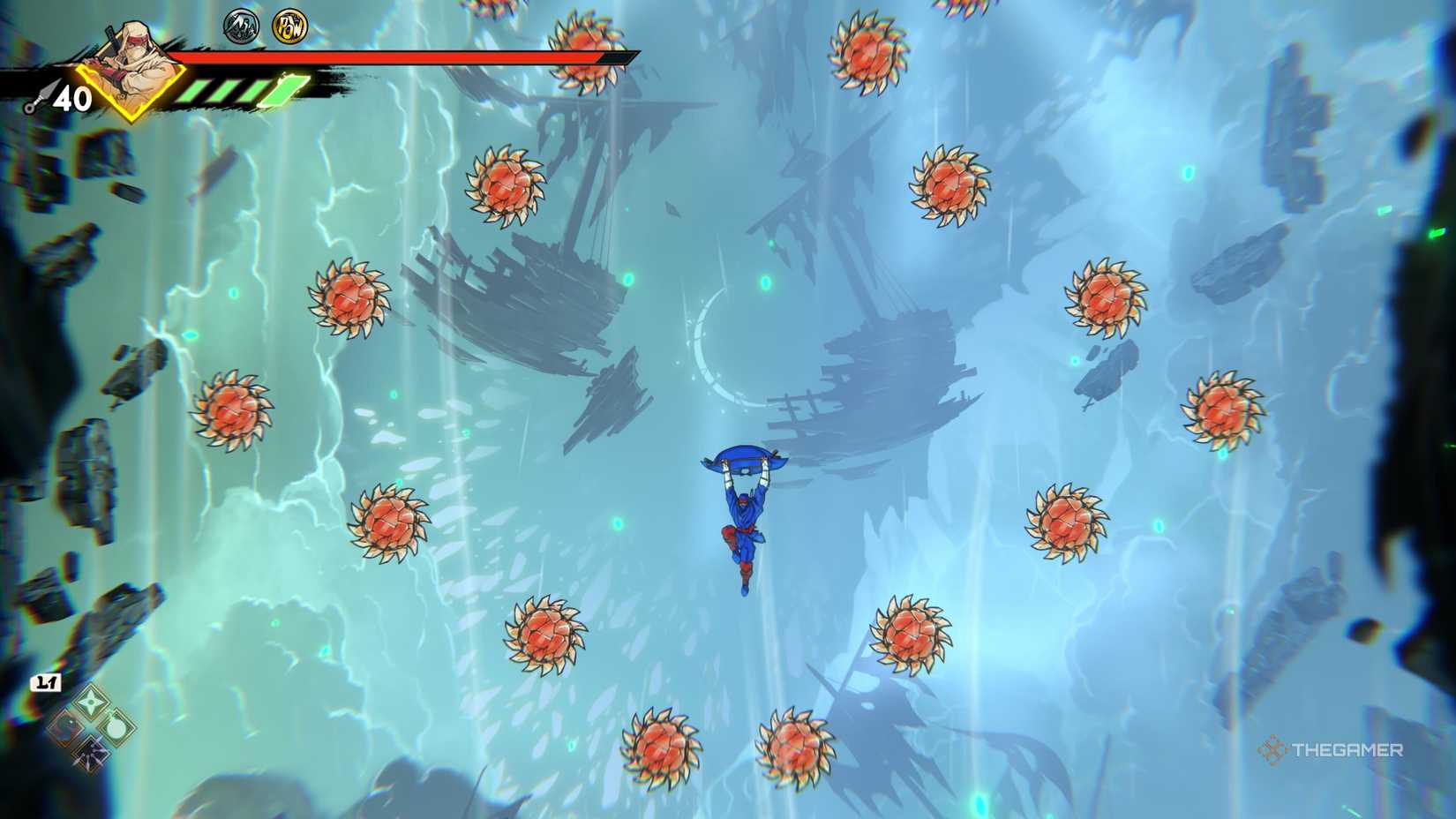Click the THEGAMER diamond logo icon

[1272, 749]
